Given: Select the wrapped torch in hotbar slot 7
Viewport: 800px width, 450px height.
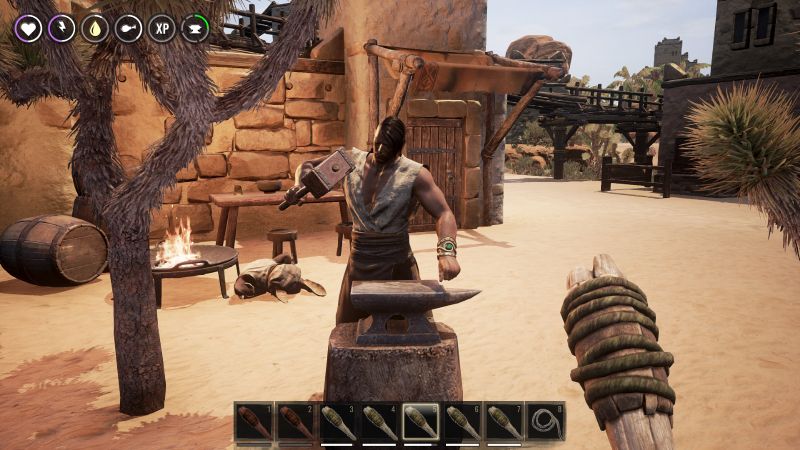Looking at the screenshot, I should (x=504, y=422).
